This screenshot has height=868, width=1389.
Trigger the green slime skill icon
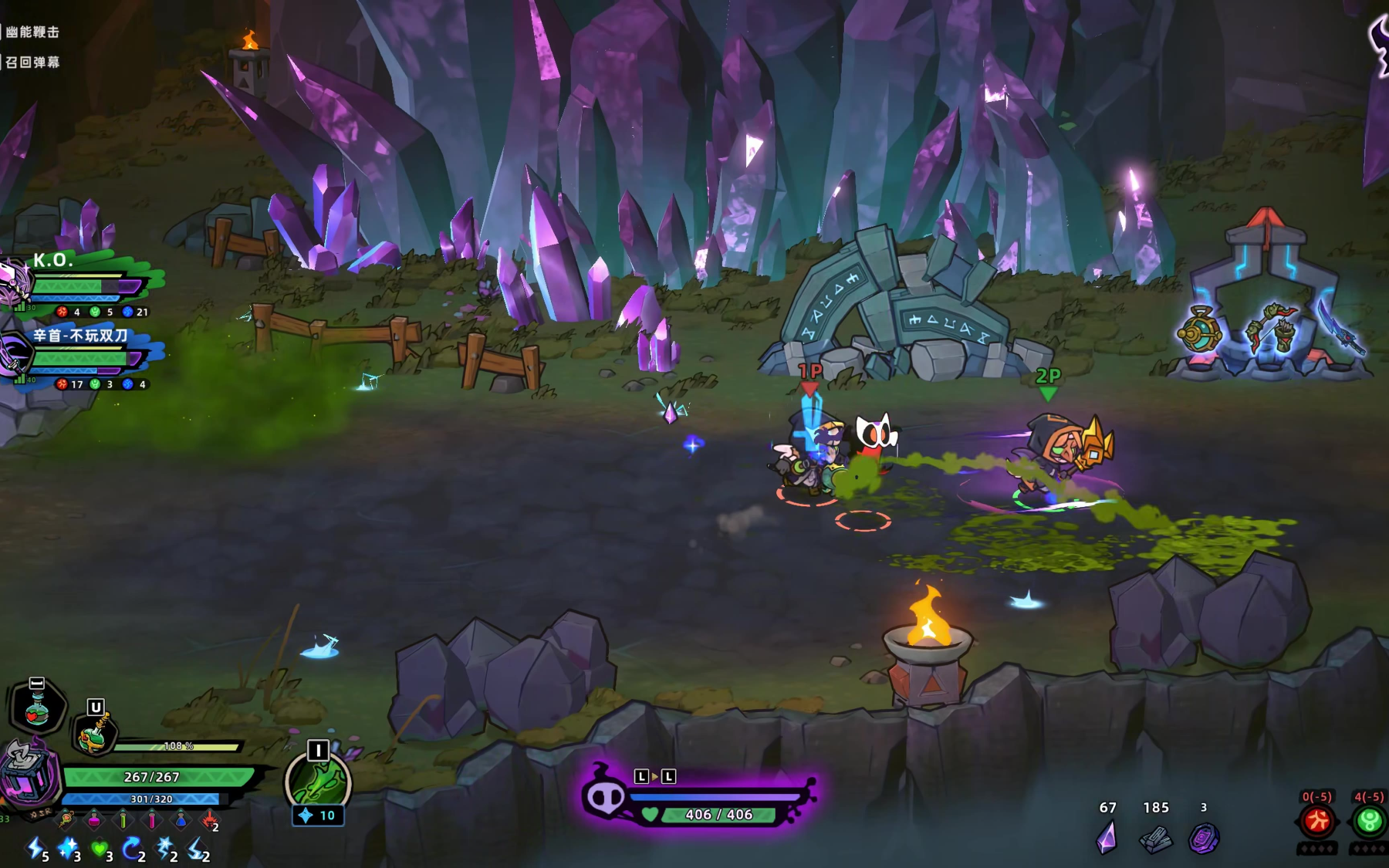(318, 782)
